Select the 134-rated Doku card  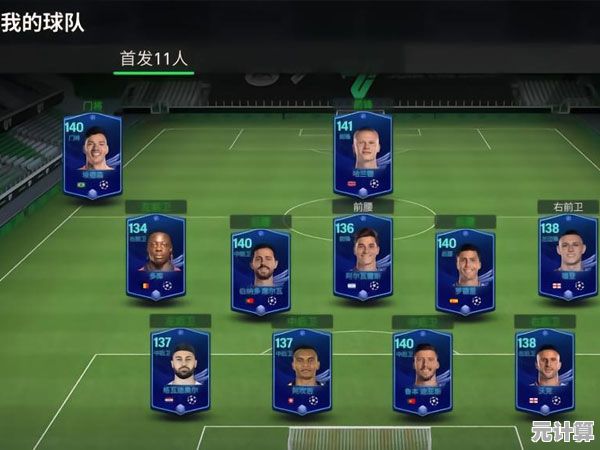pos(156,258)
